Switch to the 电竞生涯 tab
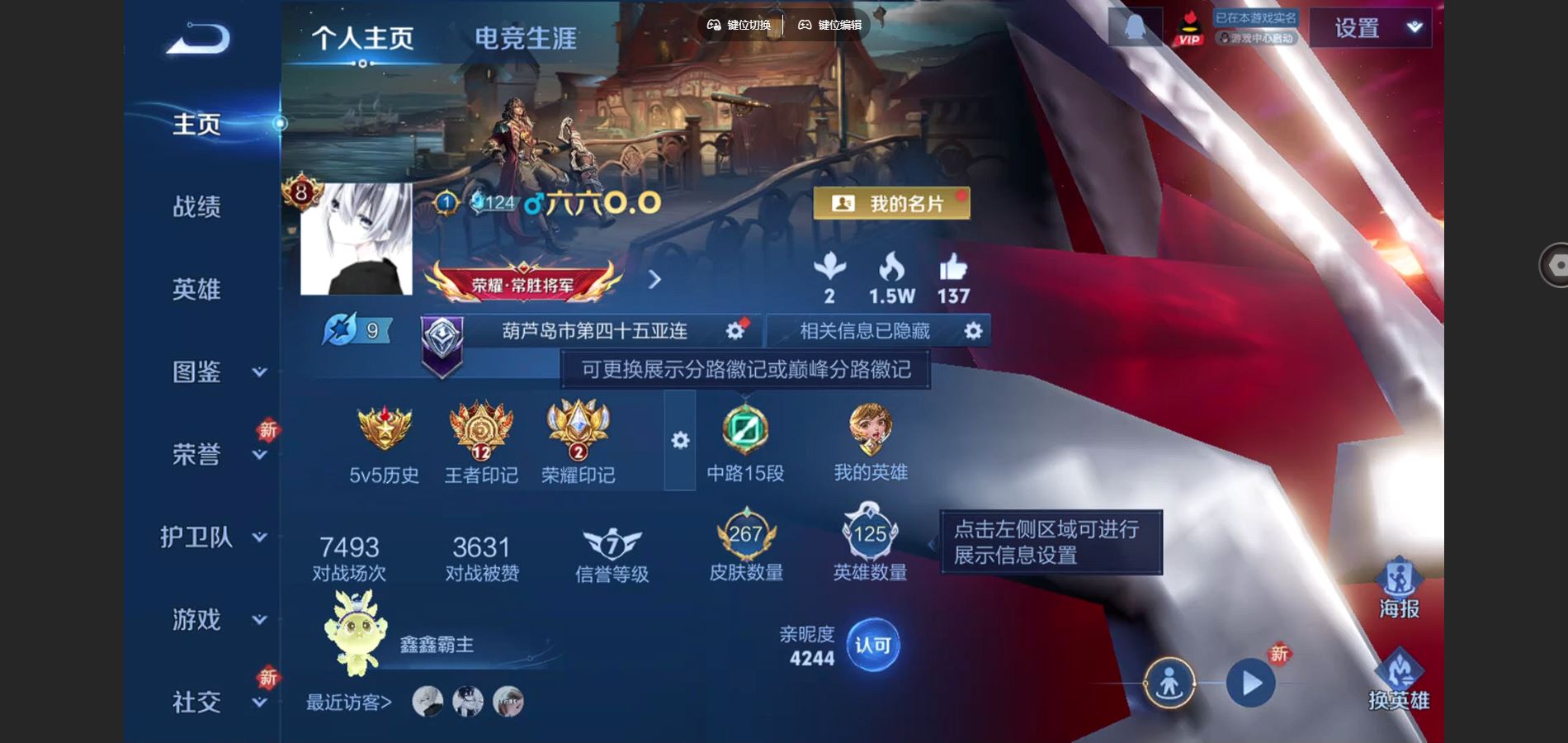 point(526,37)
